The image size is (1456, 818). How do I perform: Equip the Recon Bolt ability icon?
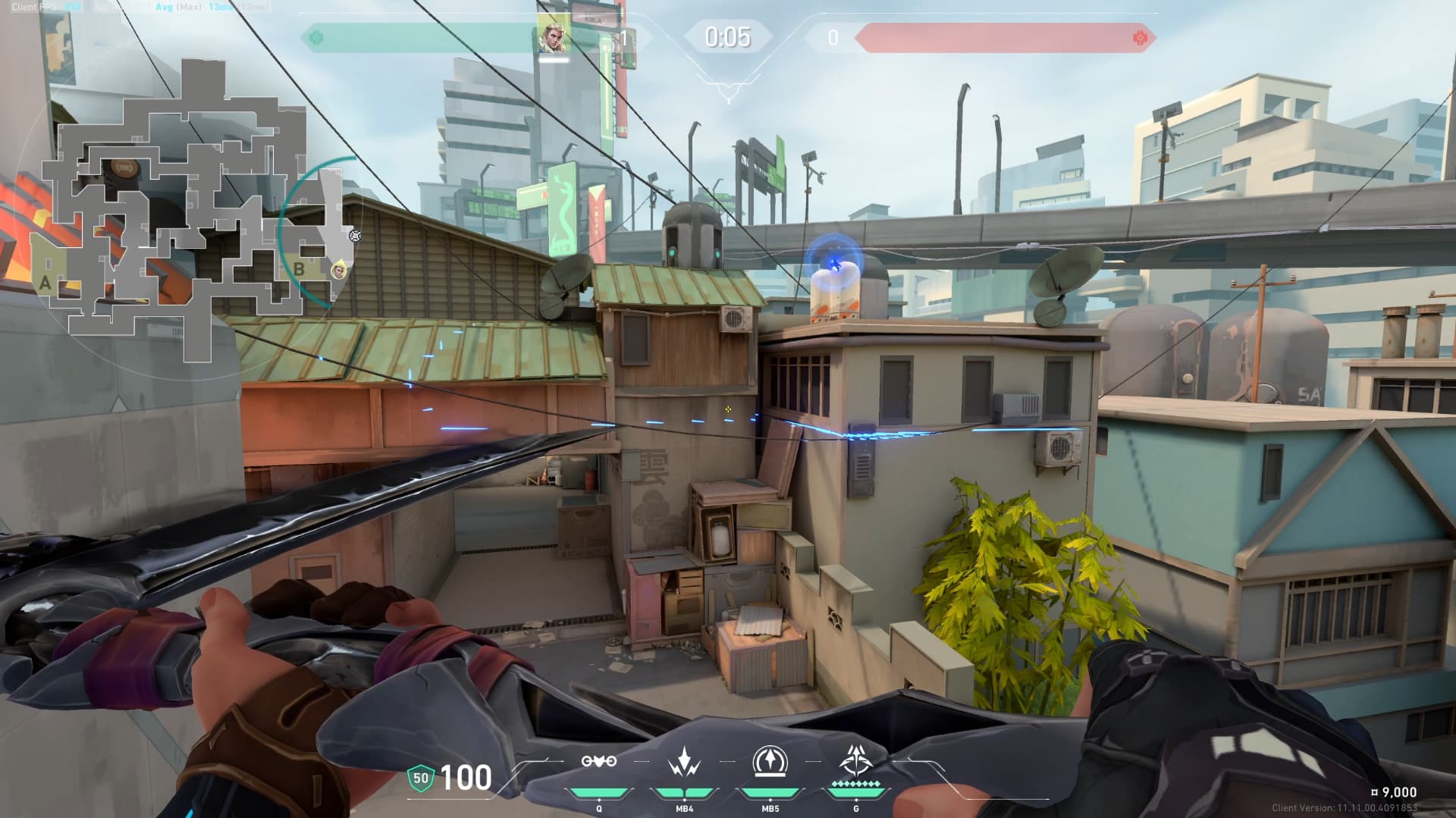(x=770, y=761)
